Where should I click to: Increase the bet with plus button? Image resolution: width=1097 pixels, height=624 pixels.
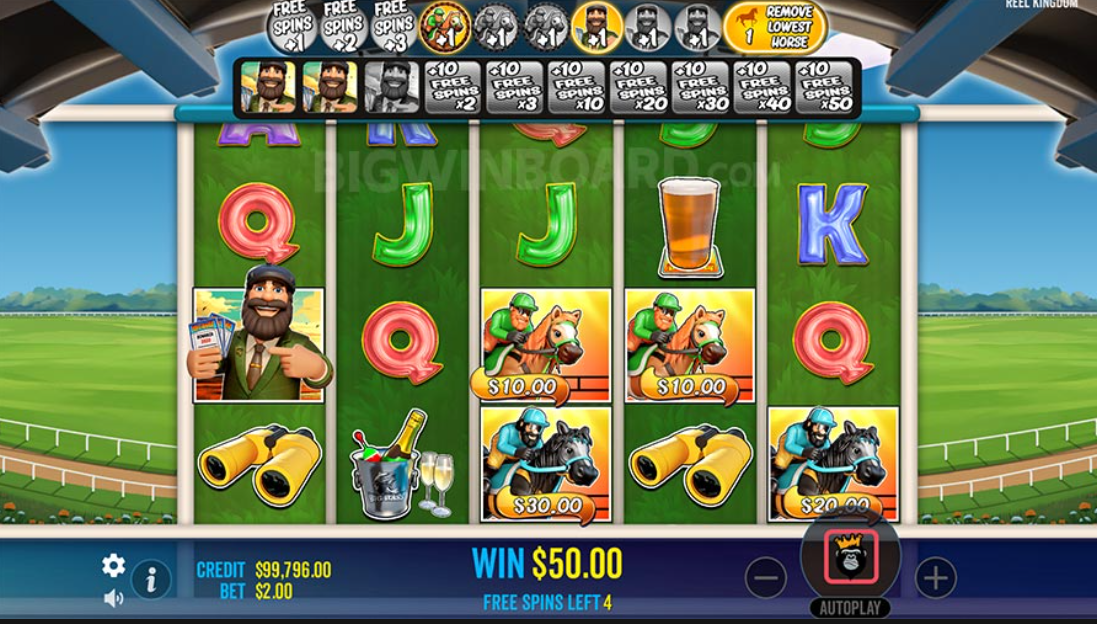coord(935,577)
